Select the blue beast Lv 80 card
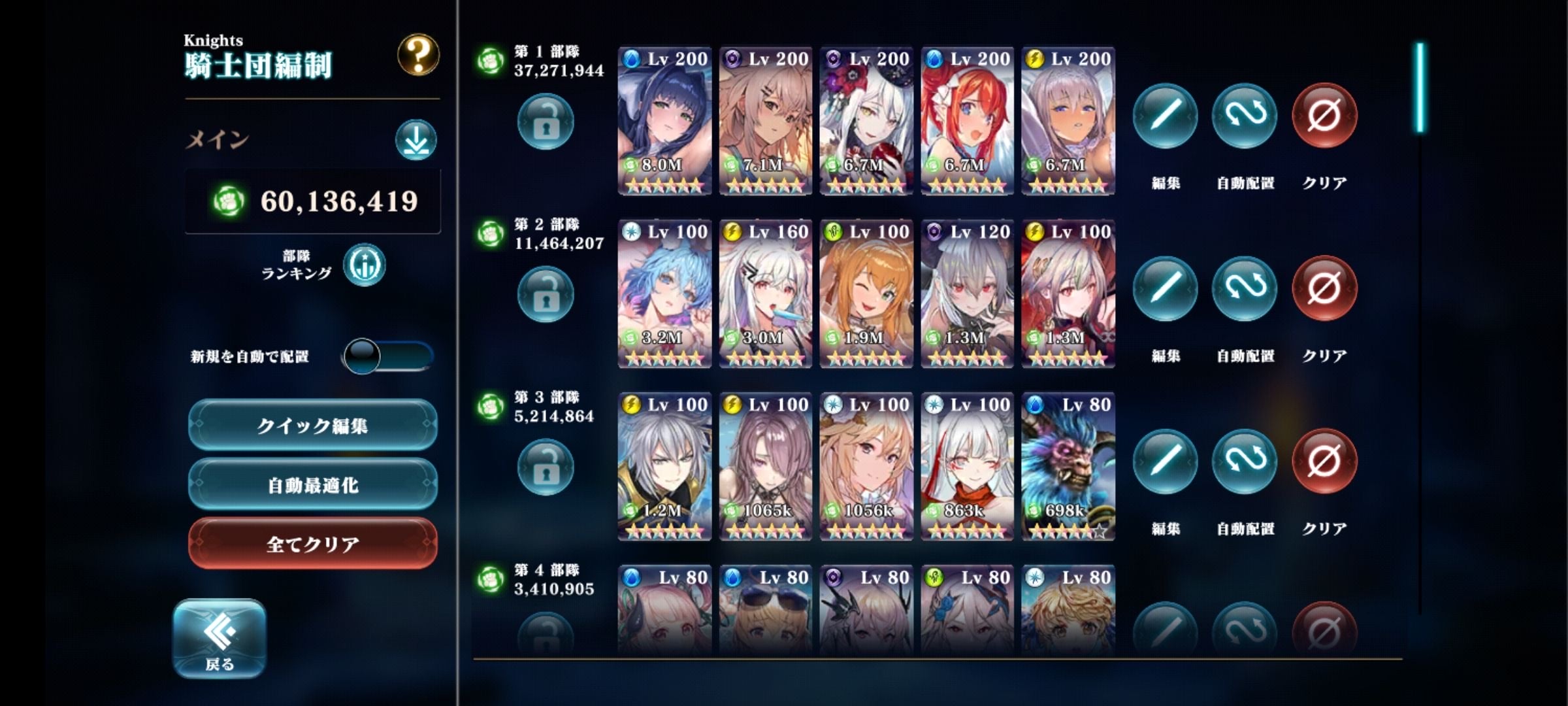 tap(1068, 467)
